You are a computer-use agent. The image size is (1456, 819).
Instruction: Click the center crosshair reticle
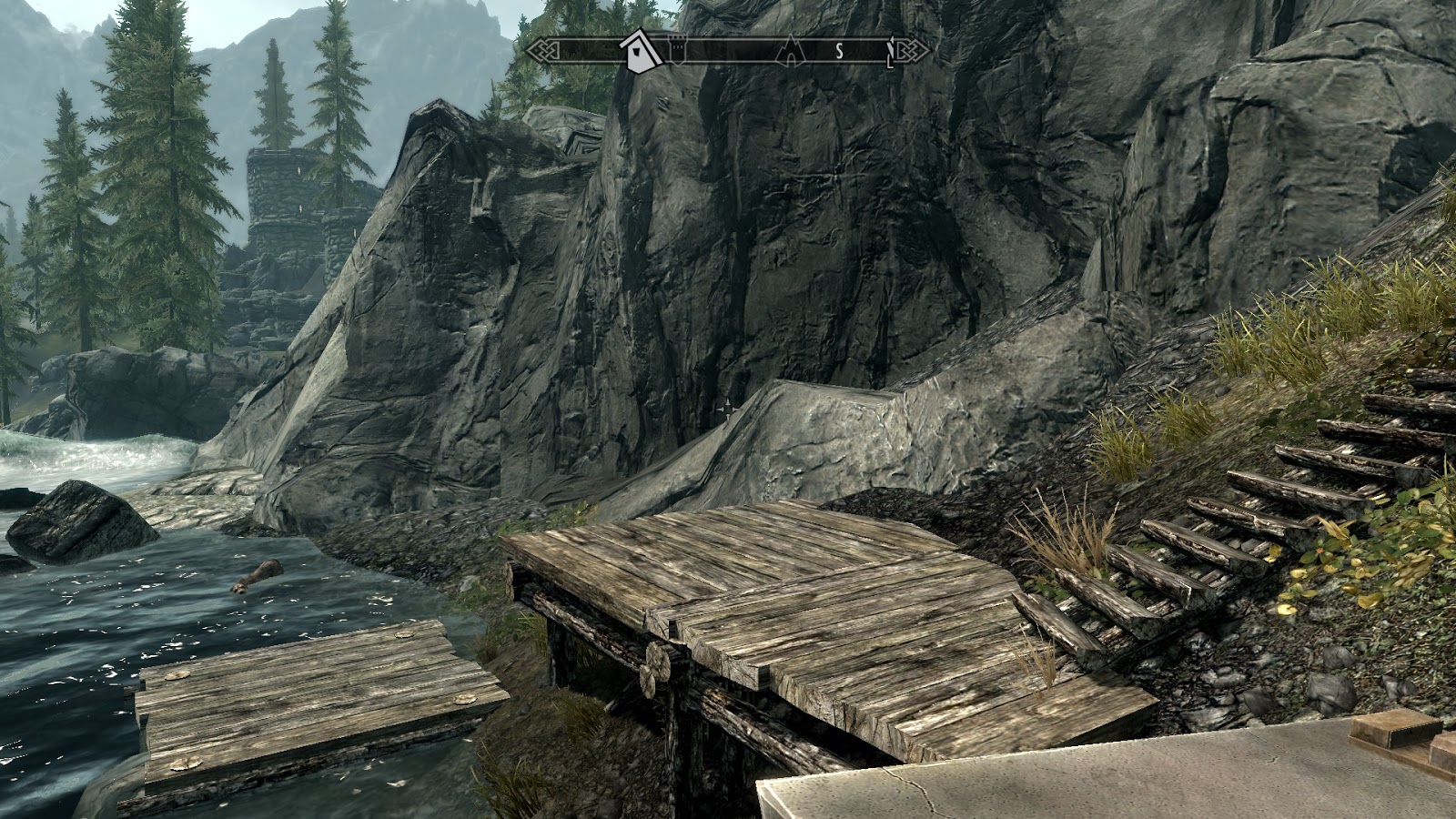(728, 409)
